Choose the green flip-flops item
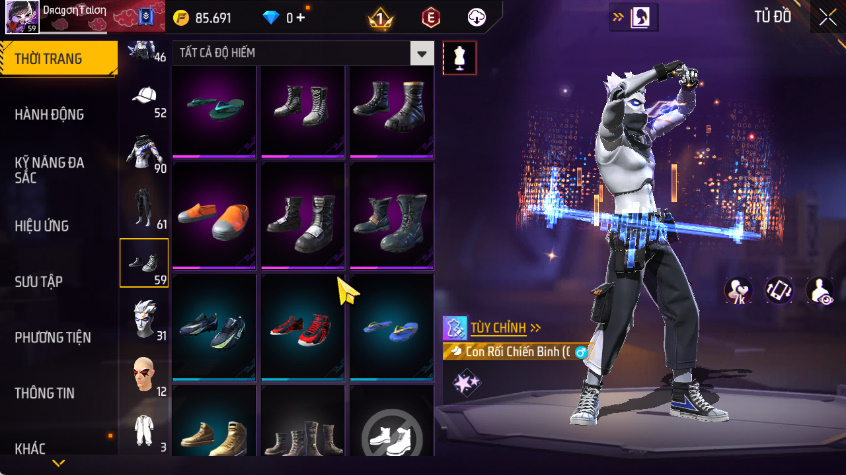This screenshot has height=475, width=846. pyautogui.click(x=214, y=109)
